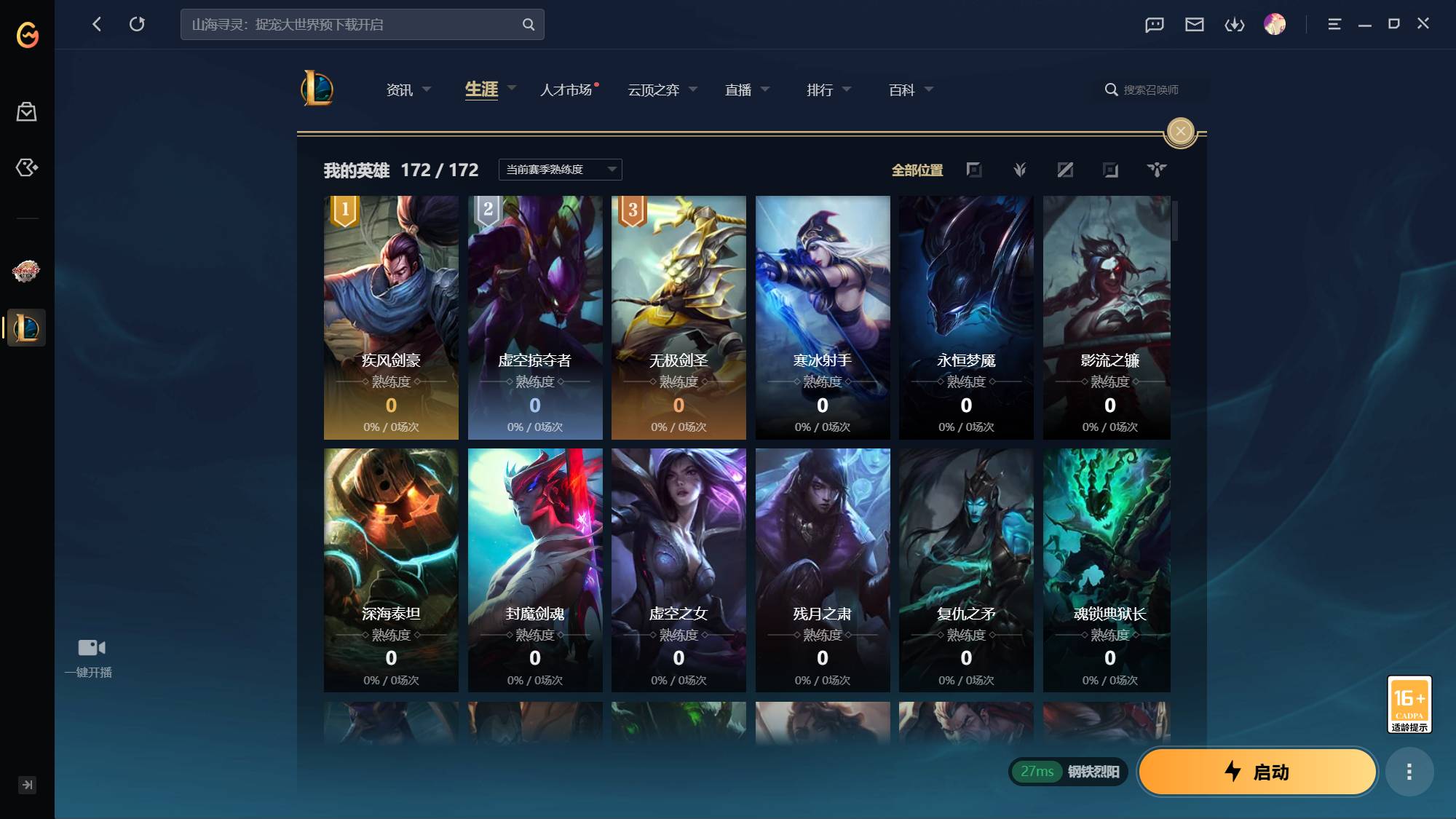
Task: Open the three-dot more options button
Action: (1409, 772)
